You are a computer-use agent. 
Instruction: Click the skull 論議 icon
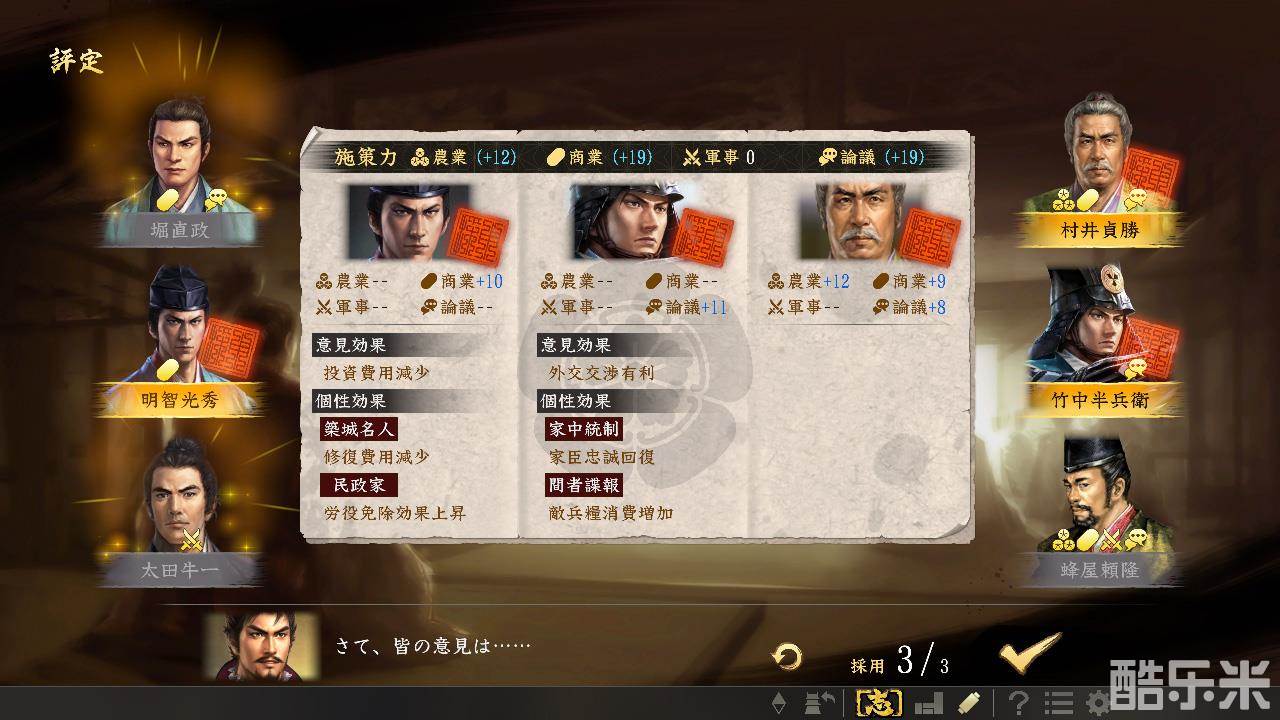(x=830, y=157)
